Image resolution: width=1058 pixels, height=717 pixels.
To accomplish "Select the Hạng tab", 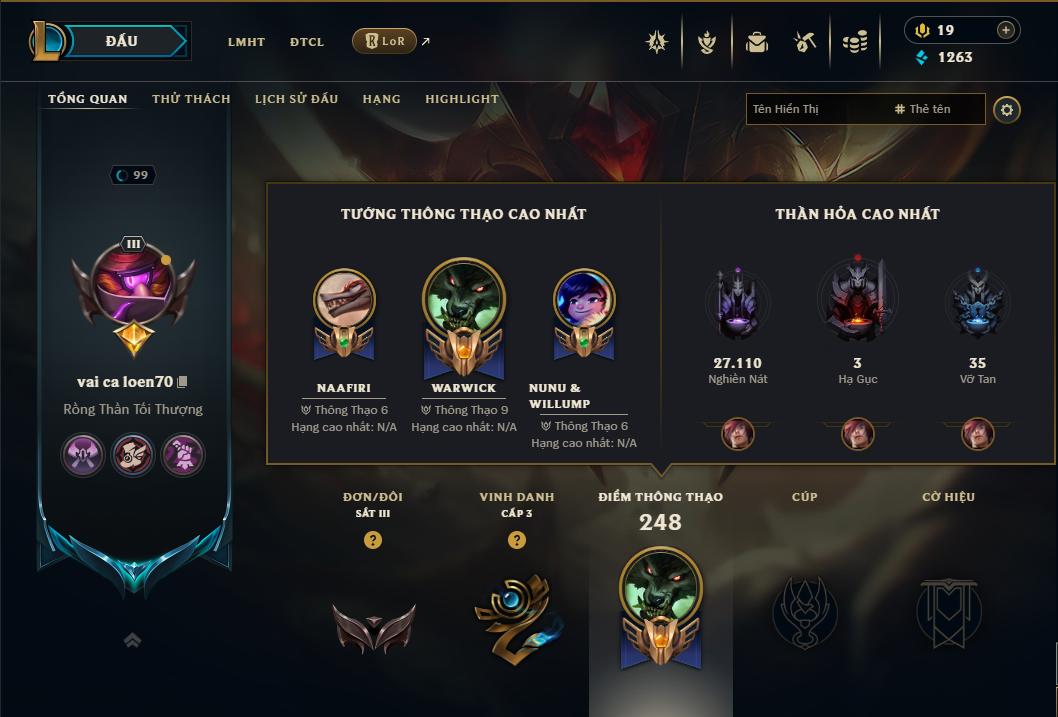I will click(x=381, y=99).
